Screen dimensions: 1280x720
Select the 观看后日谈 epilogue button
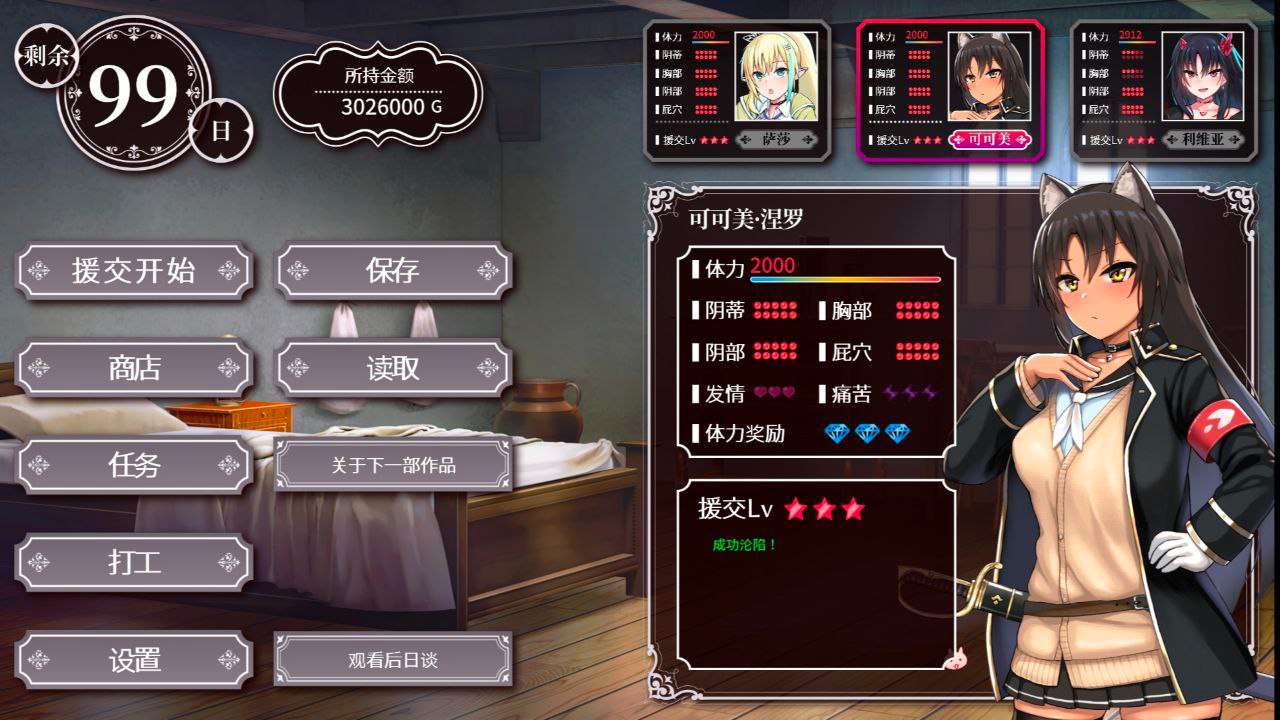click(393, 660)
